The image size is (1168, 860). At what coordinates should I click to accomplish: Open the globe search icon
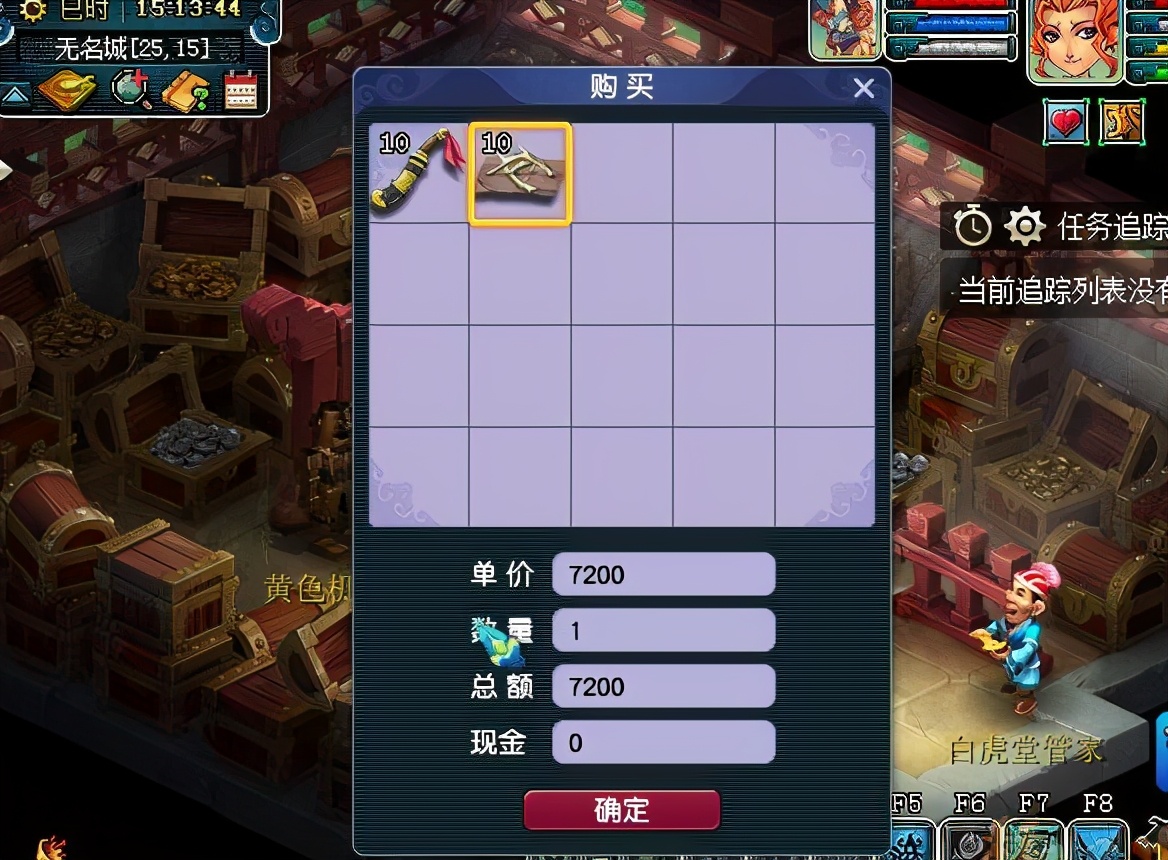129,91
